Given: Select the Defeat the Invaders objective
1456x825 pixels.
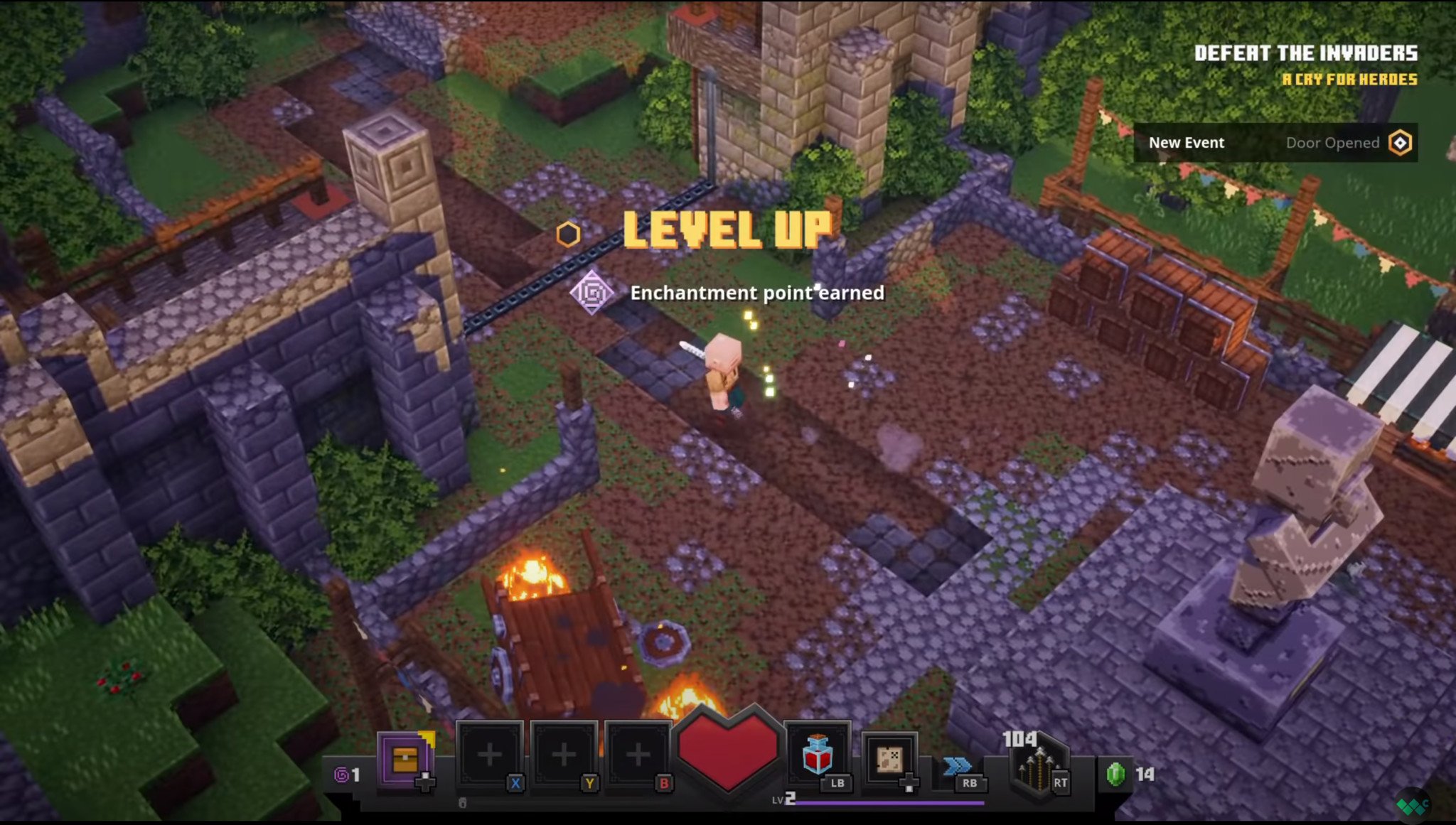Looking at the screenshot, I should [x=1305, y=53].
